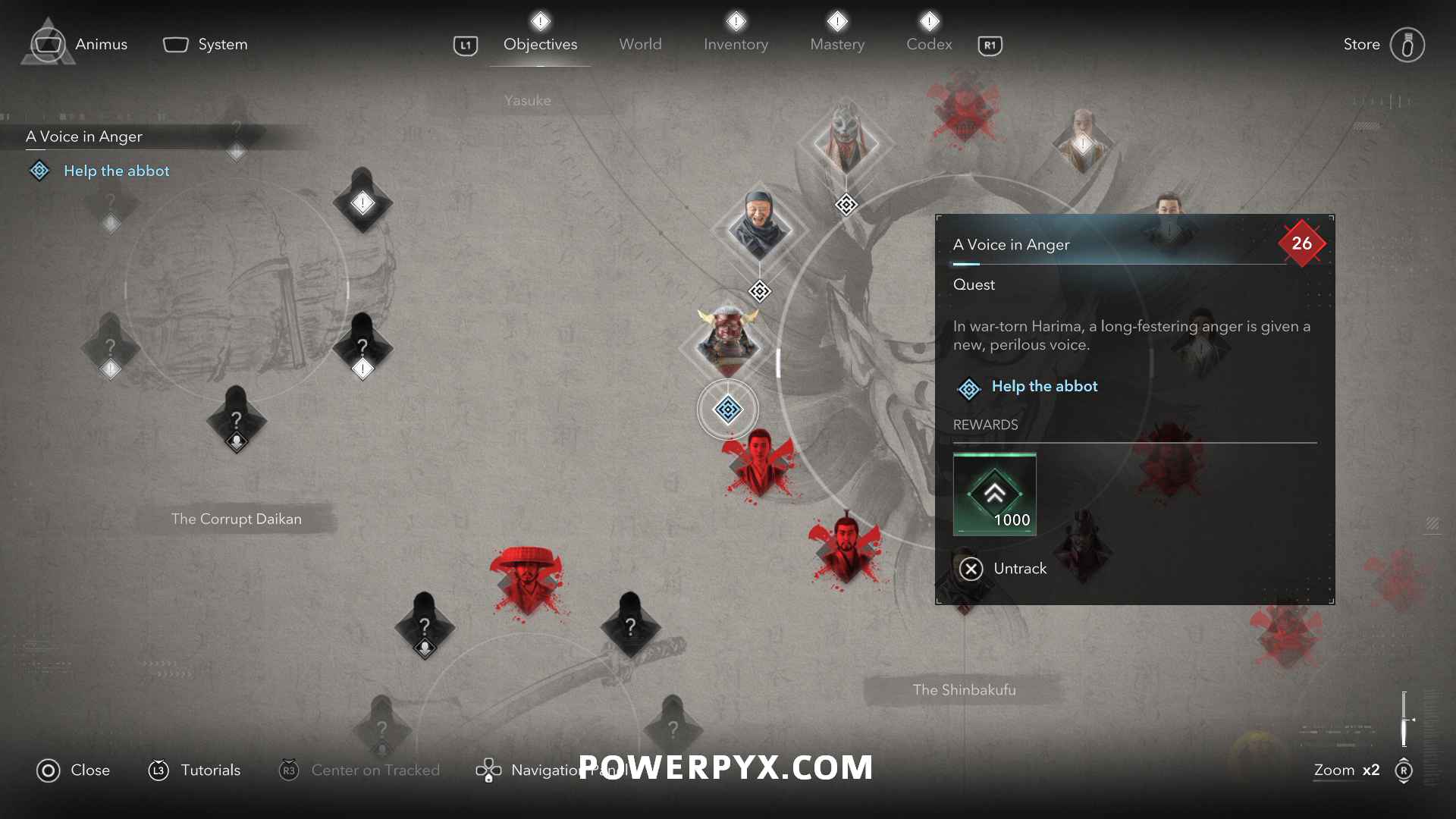1456x819 pixels.
Task: Click the Animus logo icon
Action: pos(49,43)
